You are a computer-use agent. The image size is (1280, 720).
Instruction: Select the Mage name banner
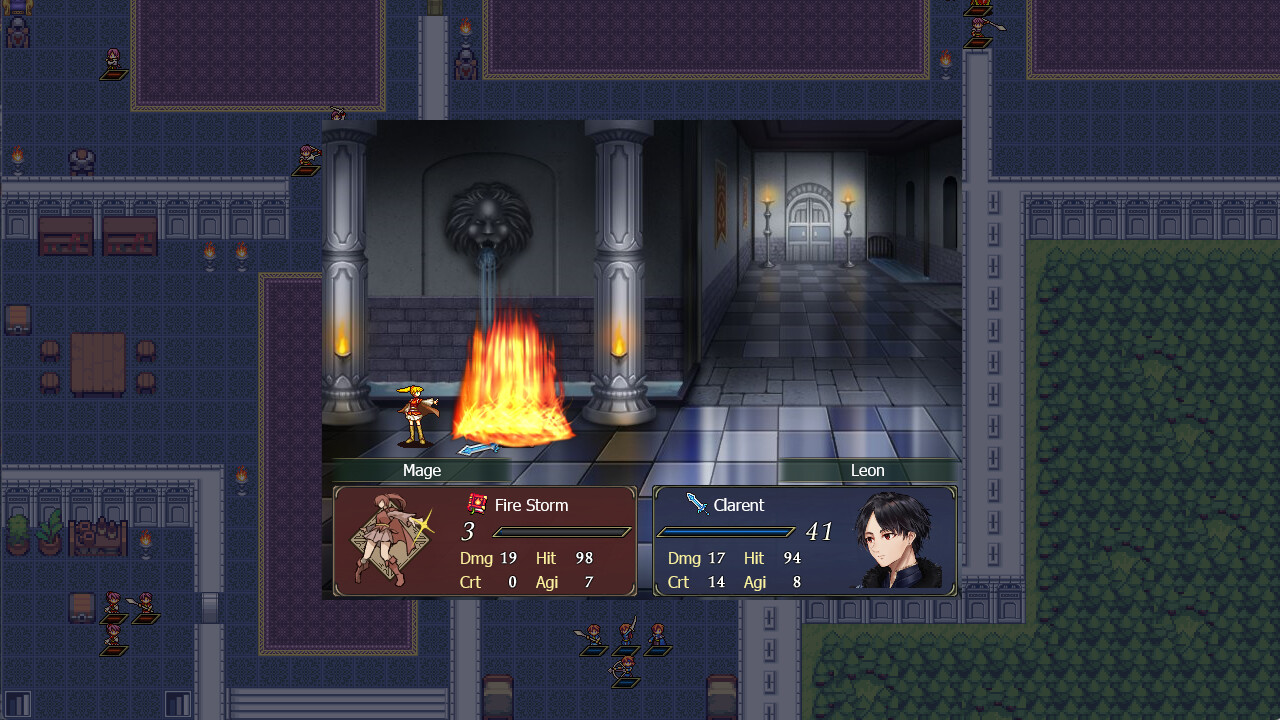421,470
